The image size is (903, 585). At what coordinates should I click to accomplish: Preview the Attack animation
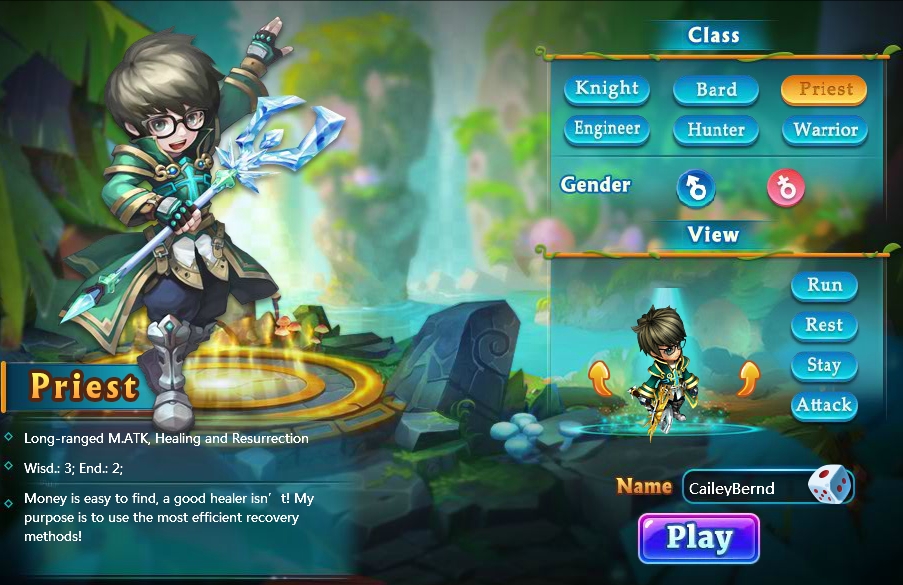[x=824, y=405]
